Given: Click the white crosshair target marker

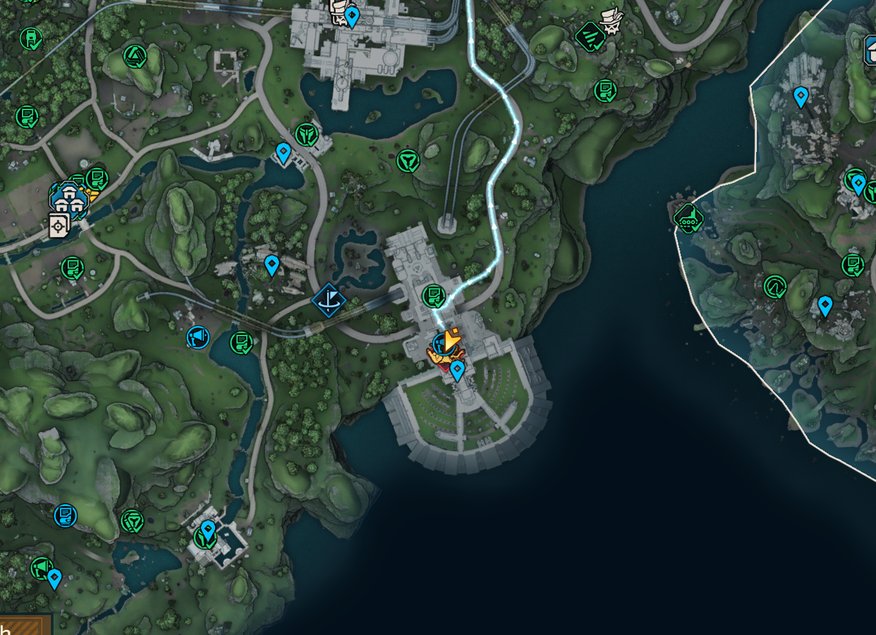Looking at the screenshot, I should click(59, 226).
